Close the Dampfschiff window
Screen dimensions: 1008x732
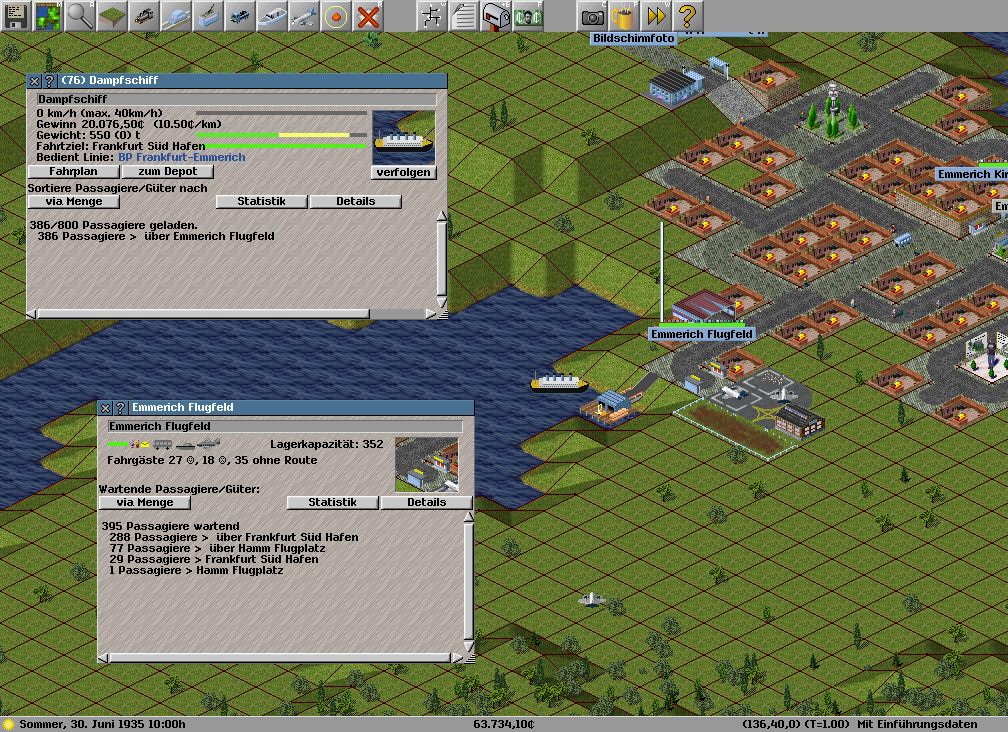pyautogui.click(x=34, y=80)
